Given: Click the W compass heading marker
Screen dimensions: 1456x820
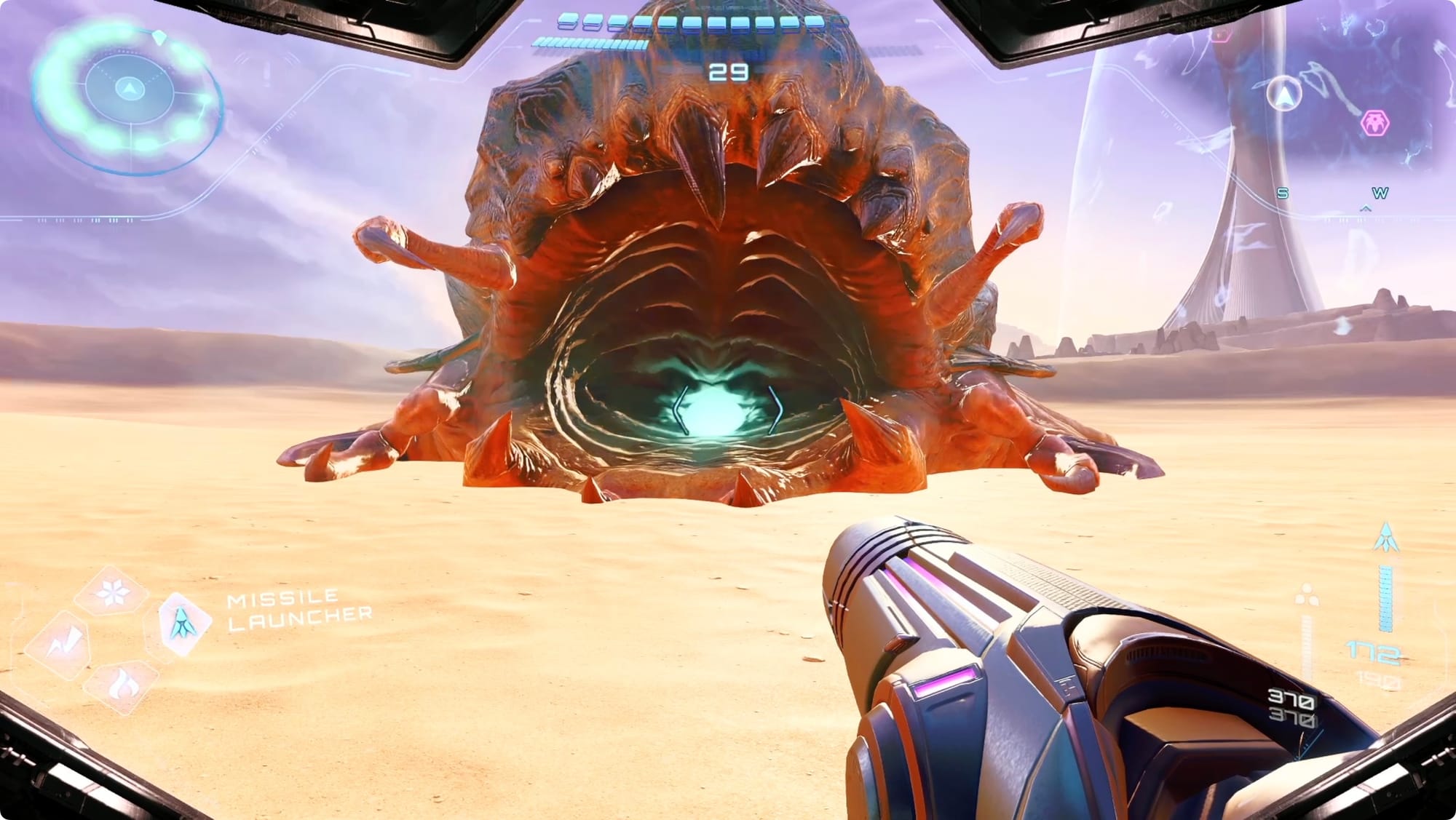Looking at the screenshot, I should (1380, 193).
